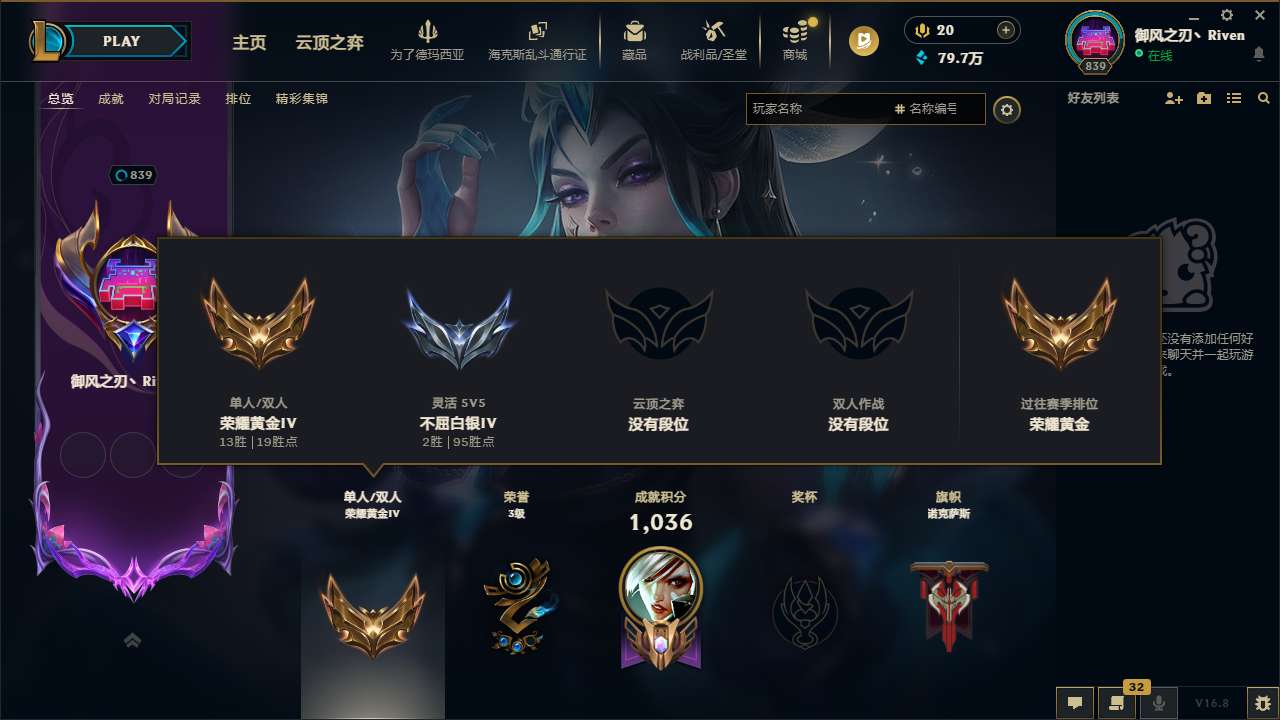Click the create friend group folder icon
Image resolution: width=1280 pixels, height=720 pixels.
(1203, 98)
